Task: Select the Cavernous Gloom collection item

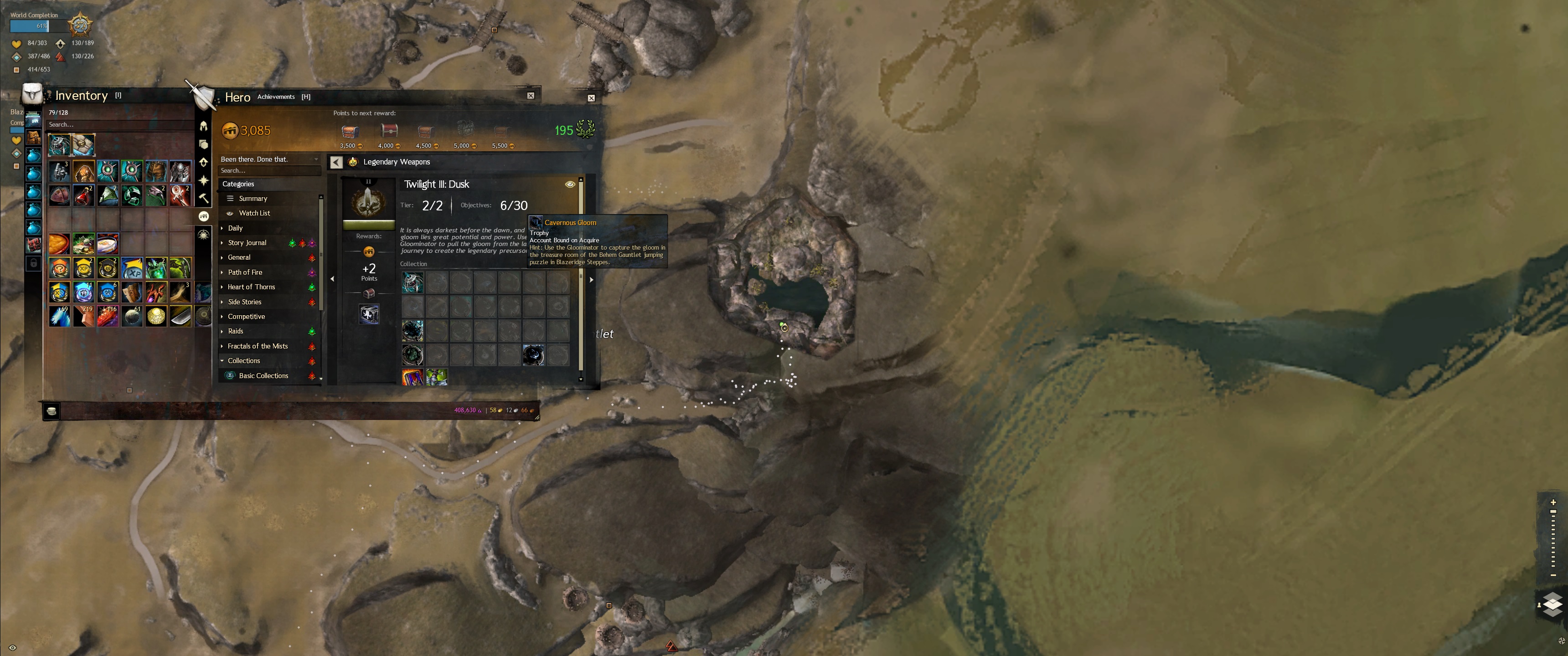Action: (x=533, y=355)
